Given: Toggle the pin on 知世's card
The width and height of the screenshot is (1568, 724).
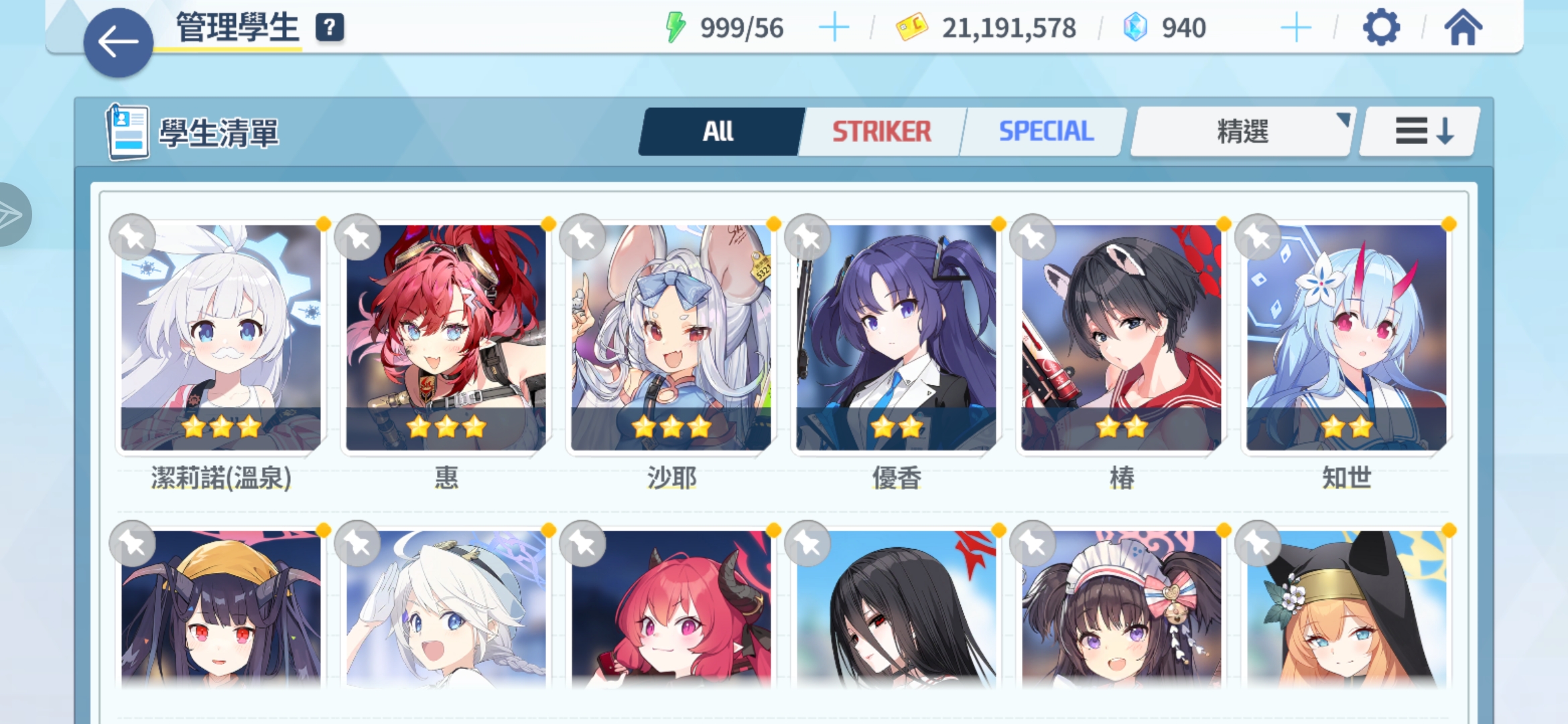Looking at the screenshot, I should point(1257,237).
